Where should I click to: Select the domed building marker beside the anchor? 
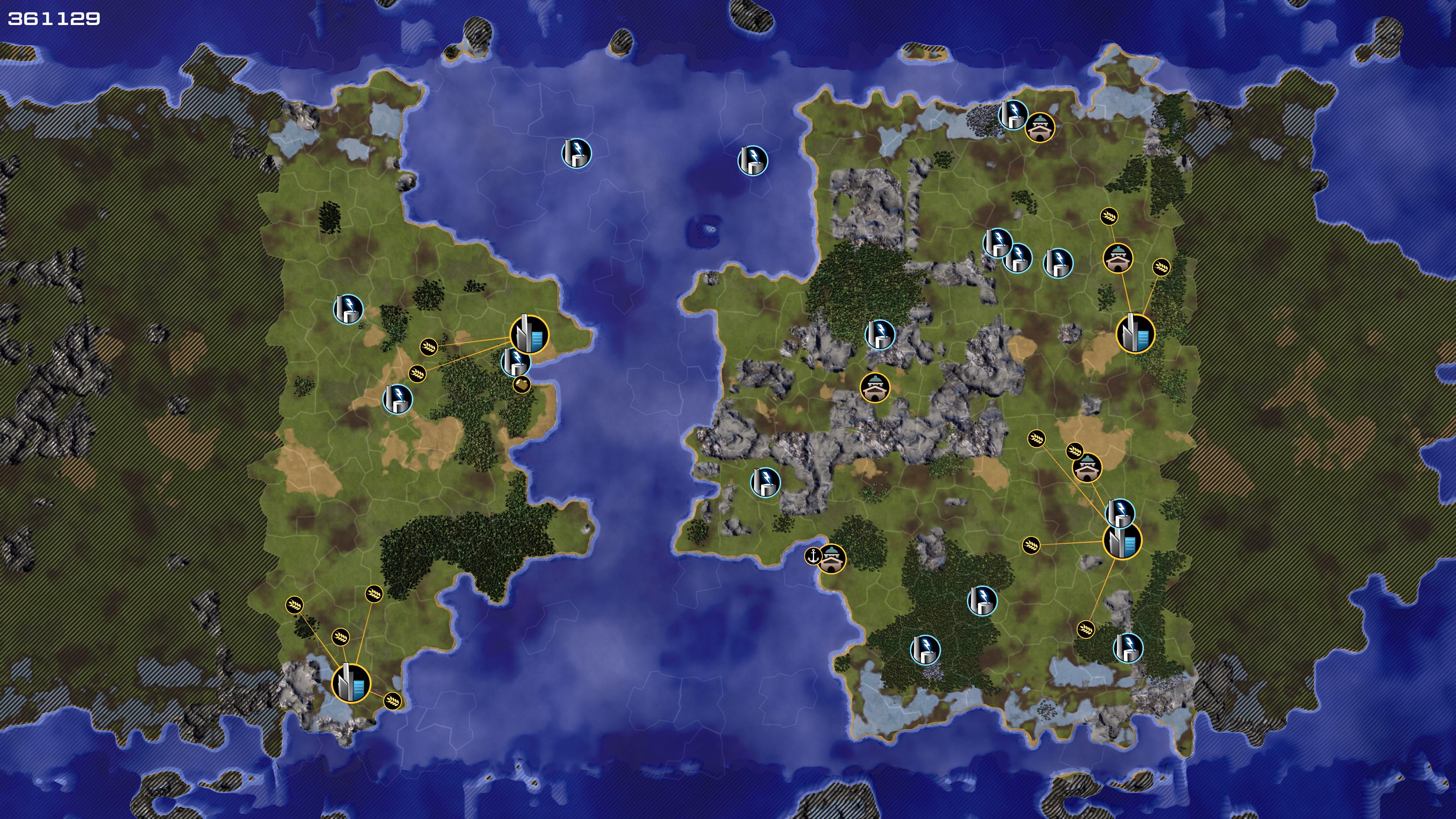[832, 559]
